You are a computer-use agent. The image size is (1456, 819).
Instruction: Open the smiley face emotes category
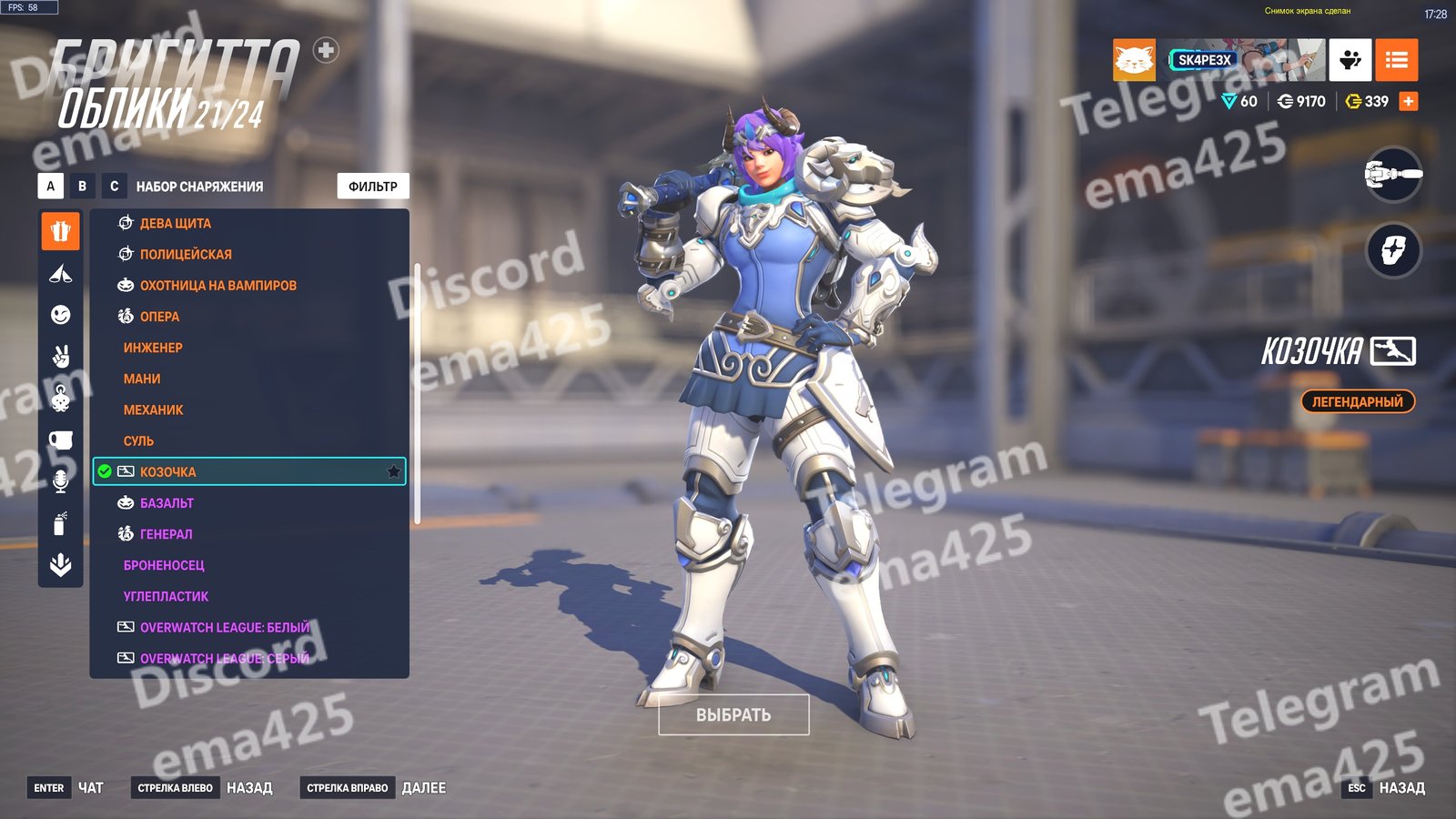tap(60, 315)
